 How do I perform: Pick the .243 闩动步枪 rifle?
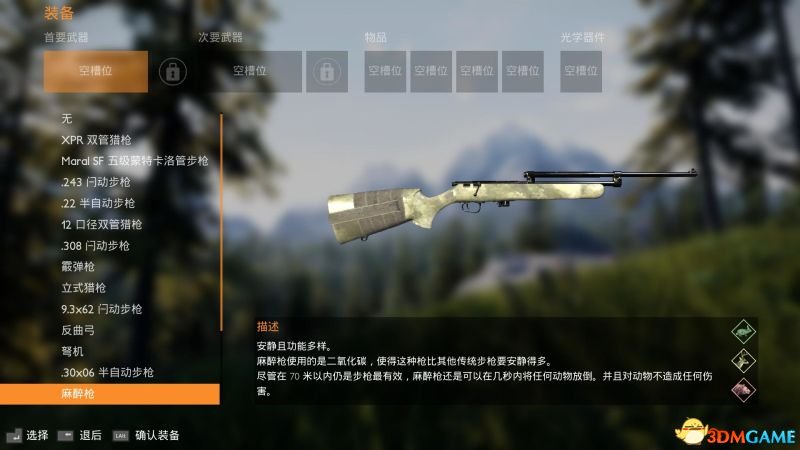[x=96, y=182]
